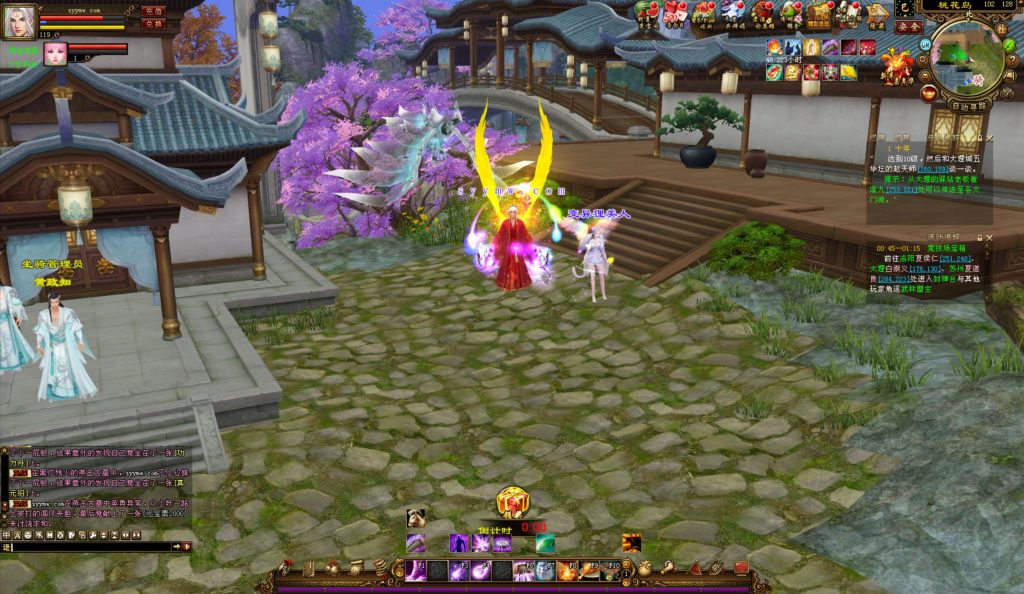Close the activity announcement panel
Image resolution: width=1024 pixels, height=594 pixels.
click(x=989, y=238)
